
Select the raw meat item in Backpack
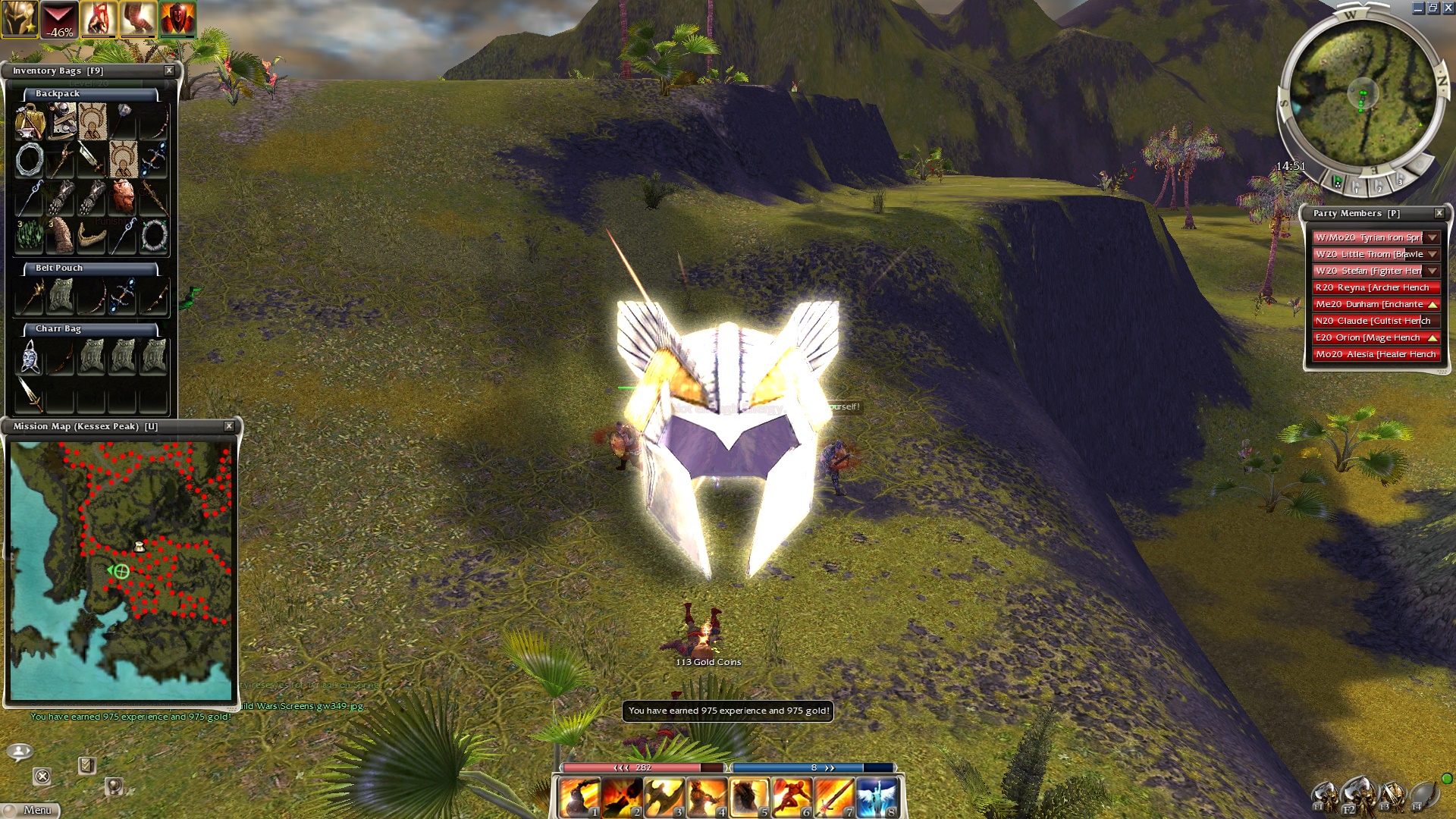[x=123, y=197]
